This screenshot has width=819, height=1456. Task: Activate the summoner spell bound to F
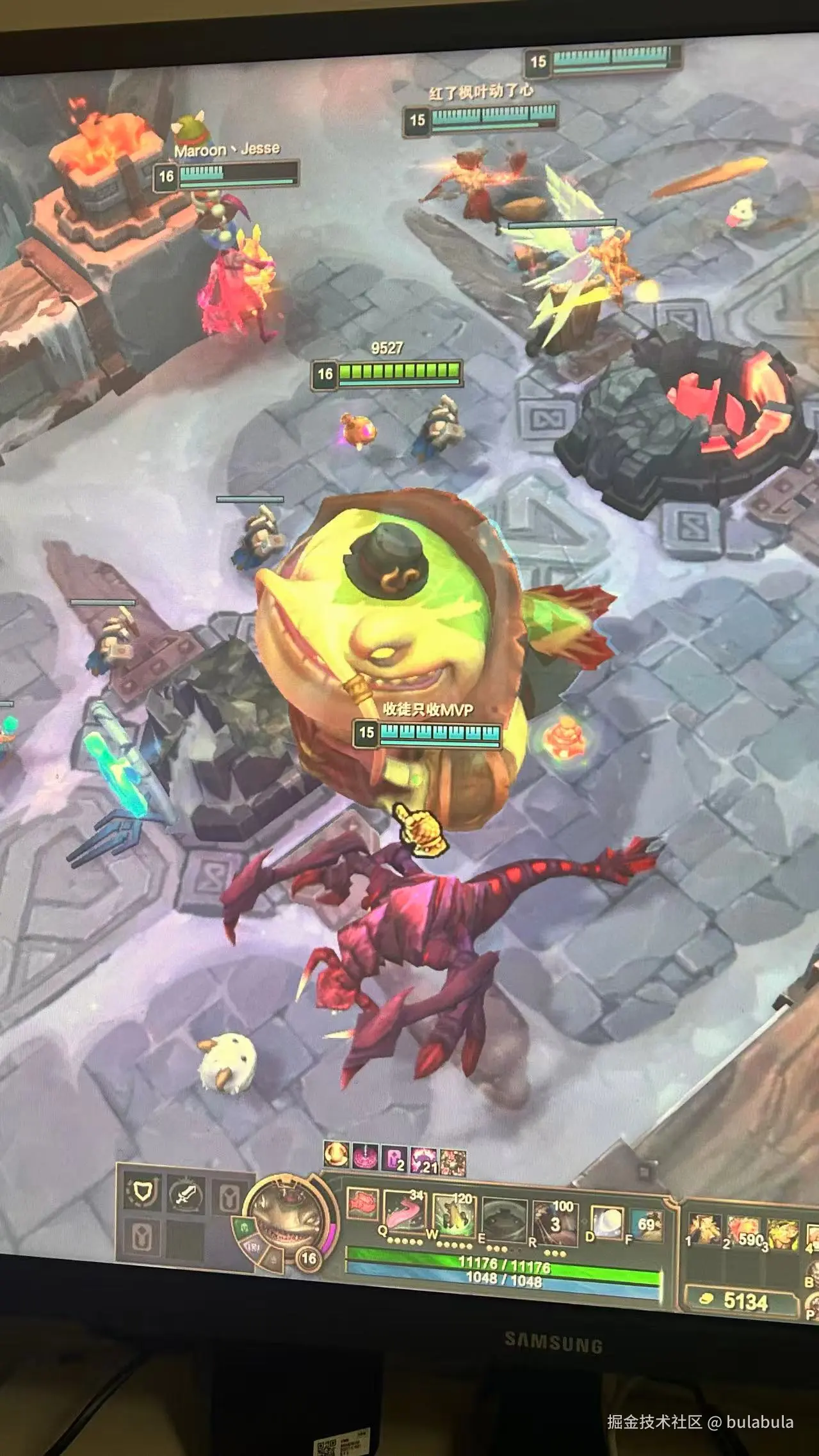coord(645,1224)
